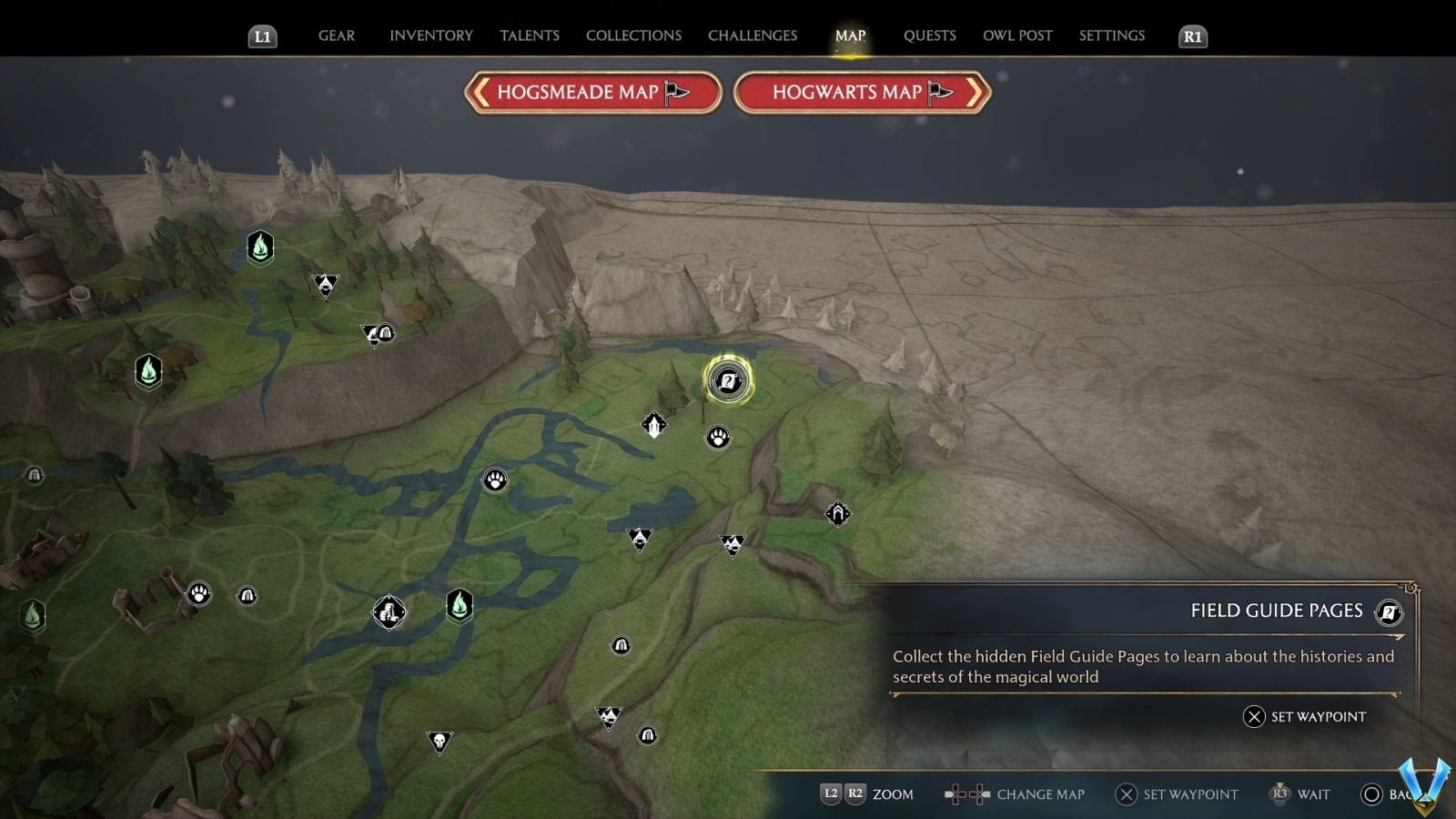Switch to the QUESTS tab

(x=929, y=35)
